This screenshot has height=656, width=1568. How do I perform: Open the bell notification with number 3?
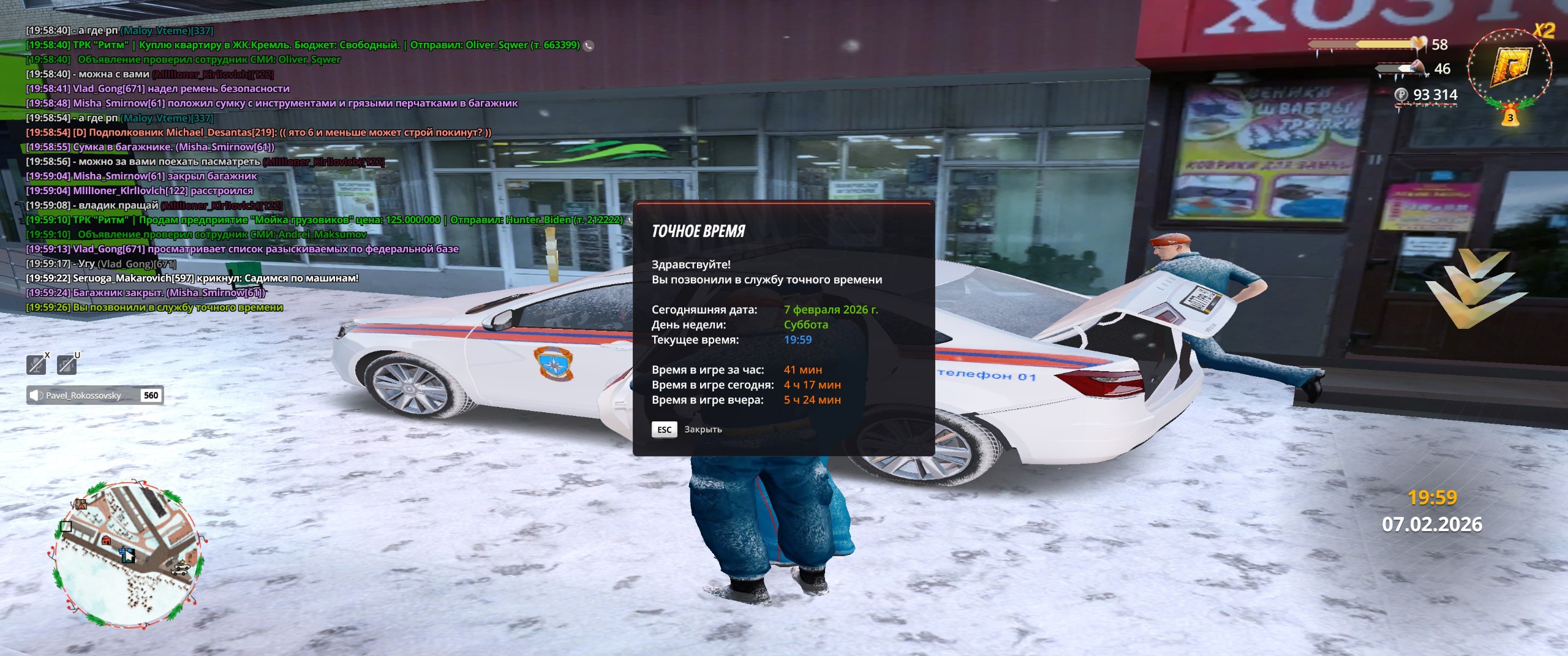coord(1510,118)
